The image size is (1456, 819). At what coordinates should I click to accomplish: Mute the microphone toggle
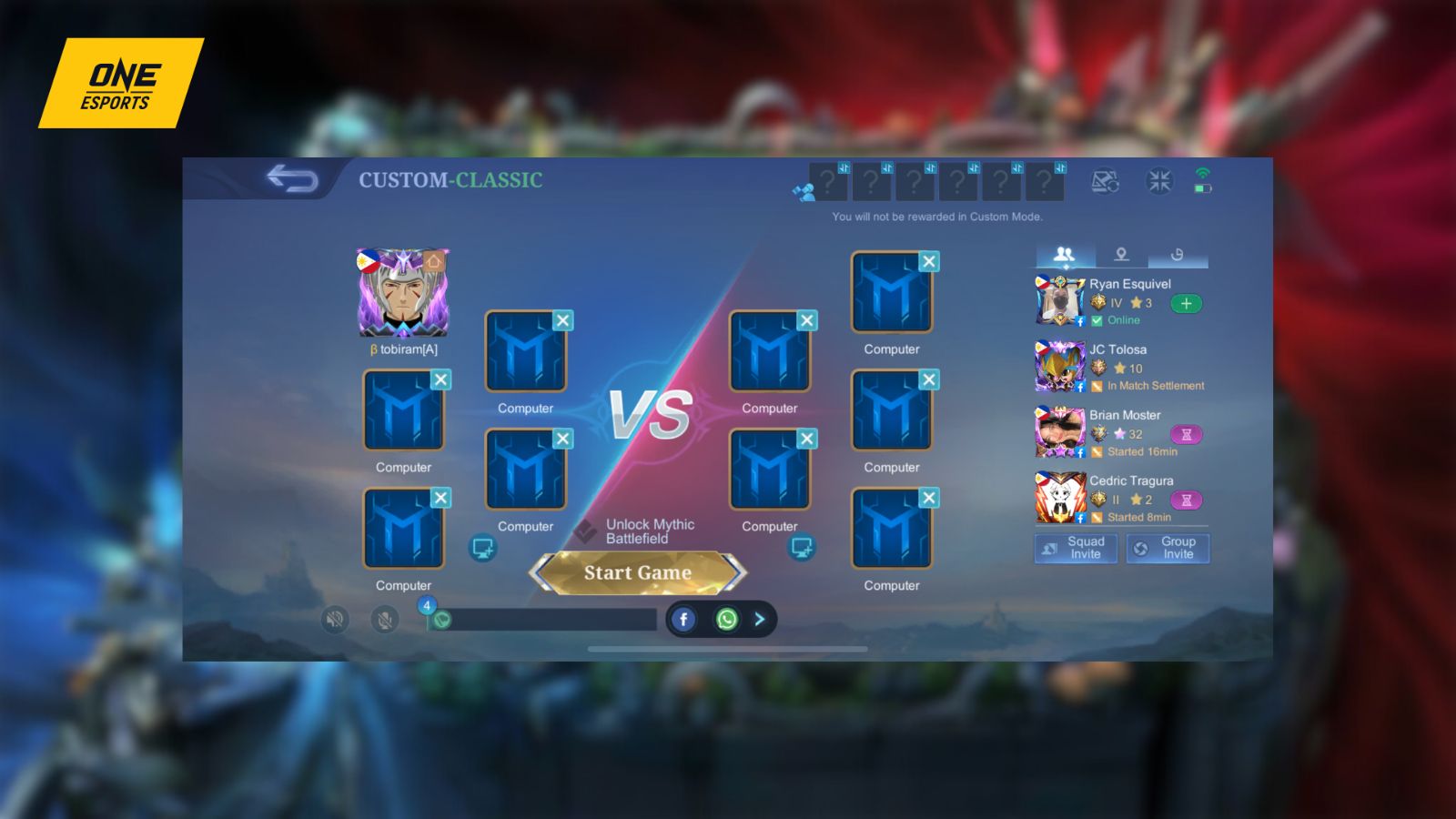pos(386,618)
